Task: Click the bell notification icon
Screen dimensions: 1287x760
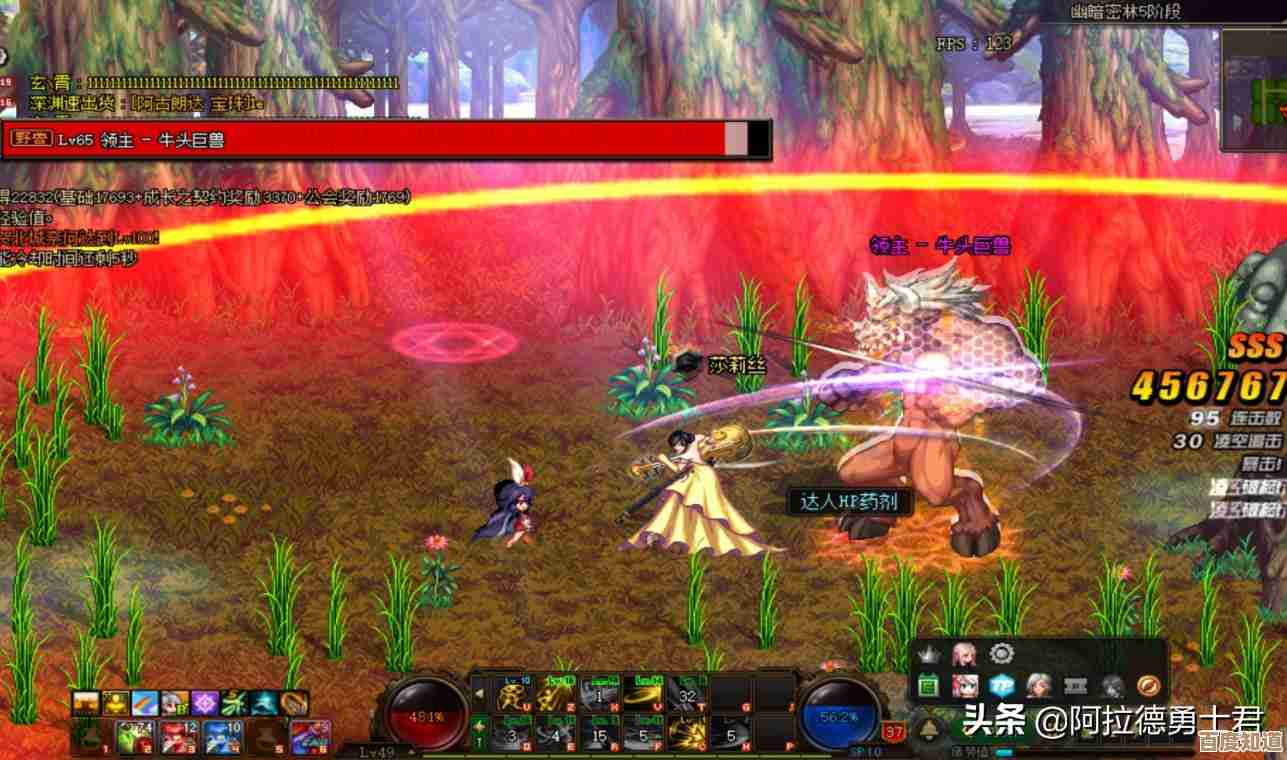Action: 929,730
